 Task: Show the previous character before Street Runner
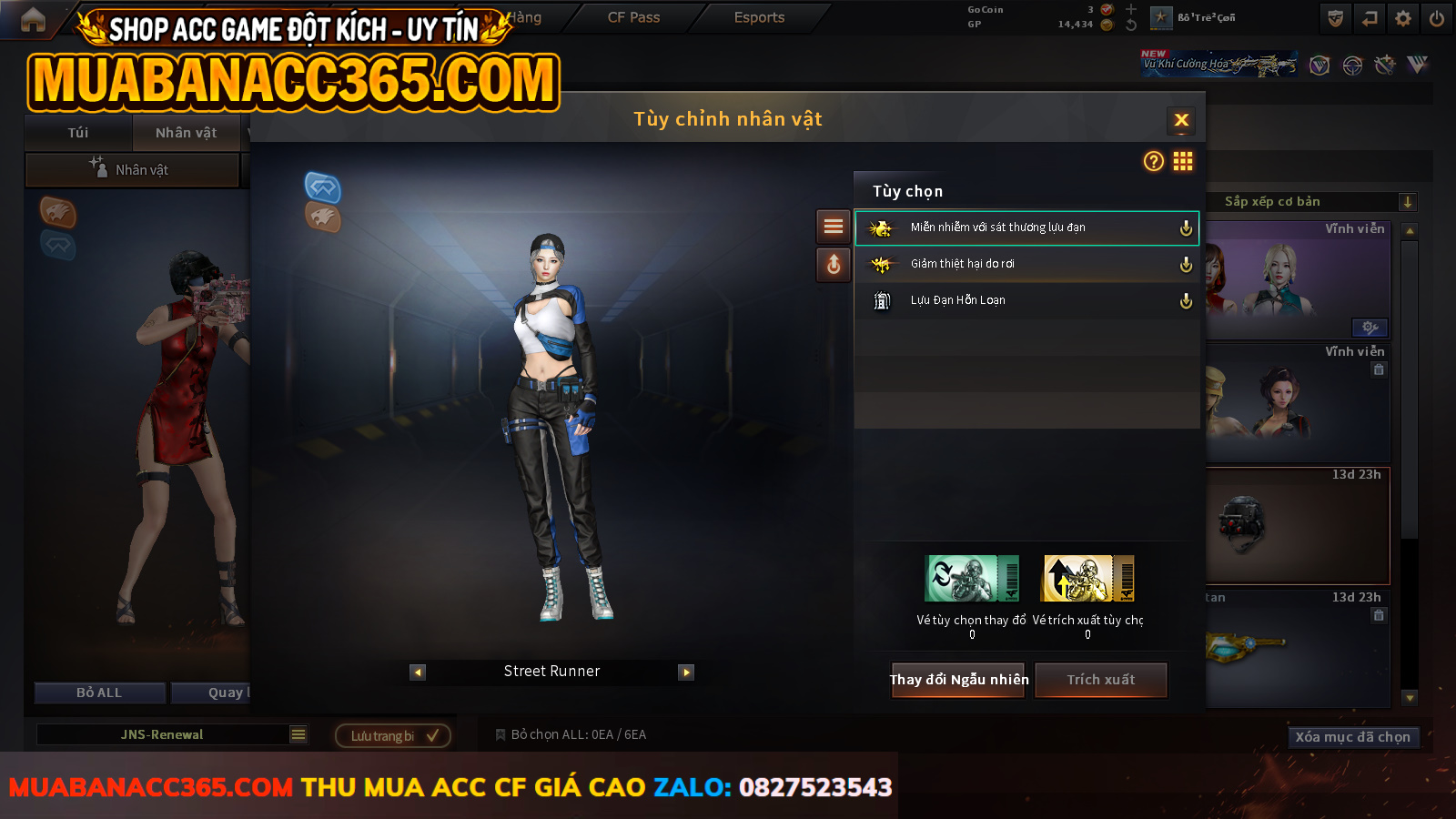[418, 672]
